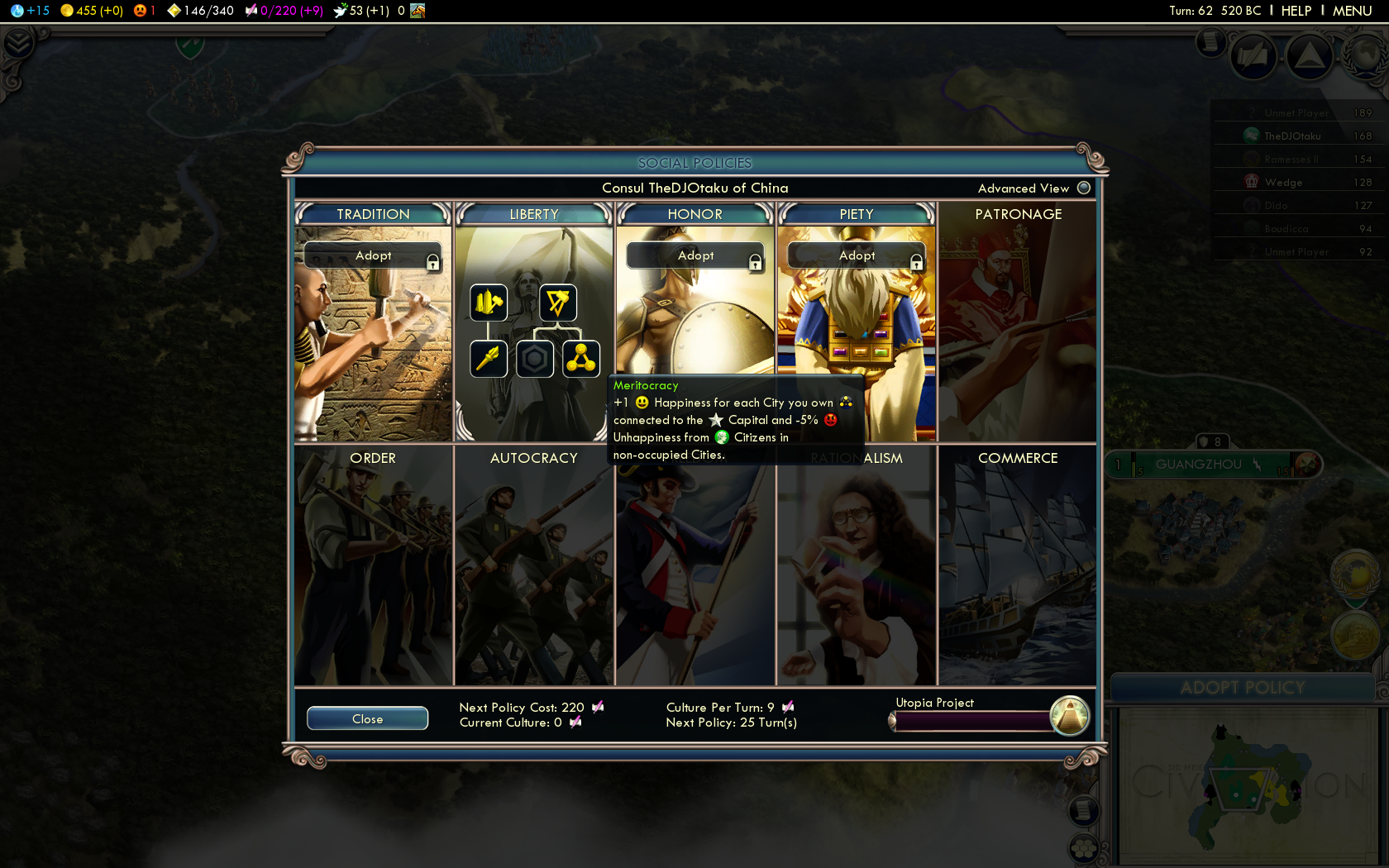Close the Social Policies window
The image size is (1389, 868).
[367, 718]
